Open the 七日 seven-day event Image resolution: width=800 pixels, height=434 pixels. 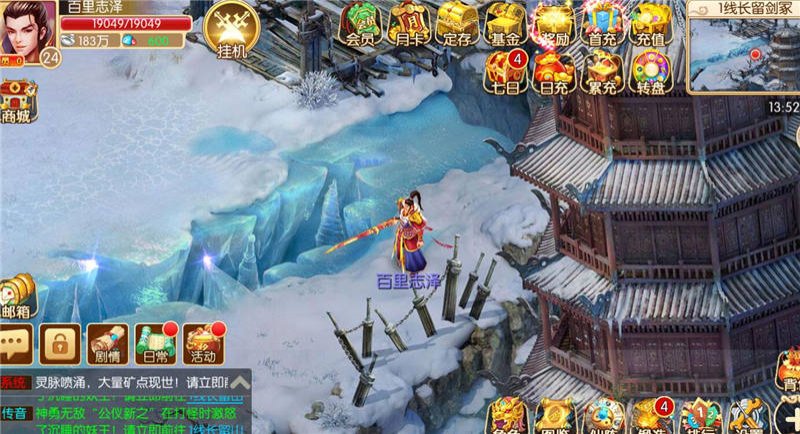(505, 70)
